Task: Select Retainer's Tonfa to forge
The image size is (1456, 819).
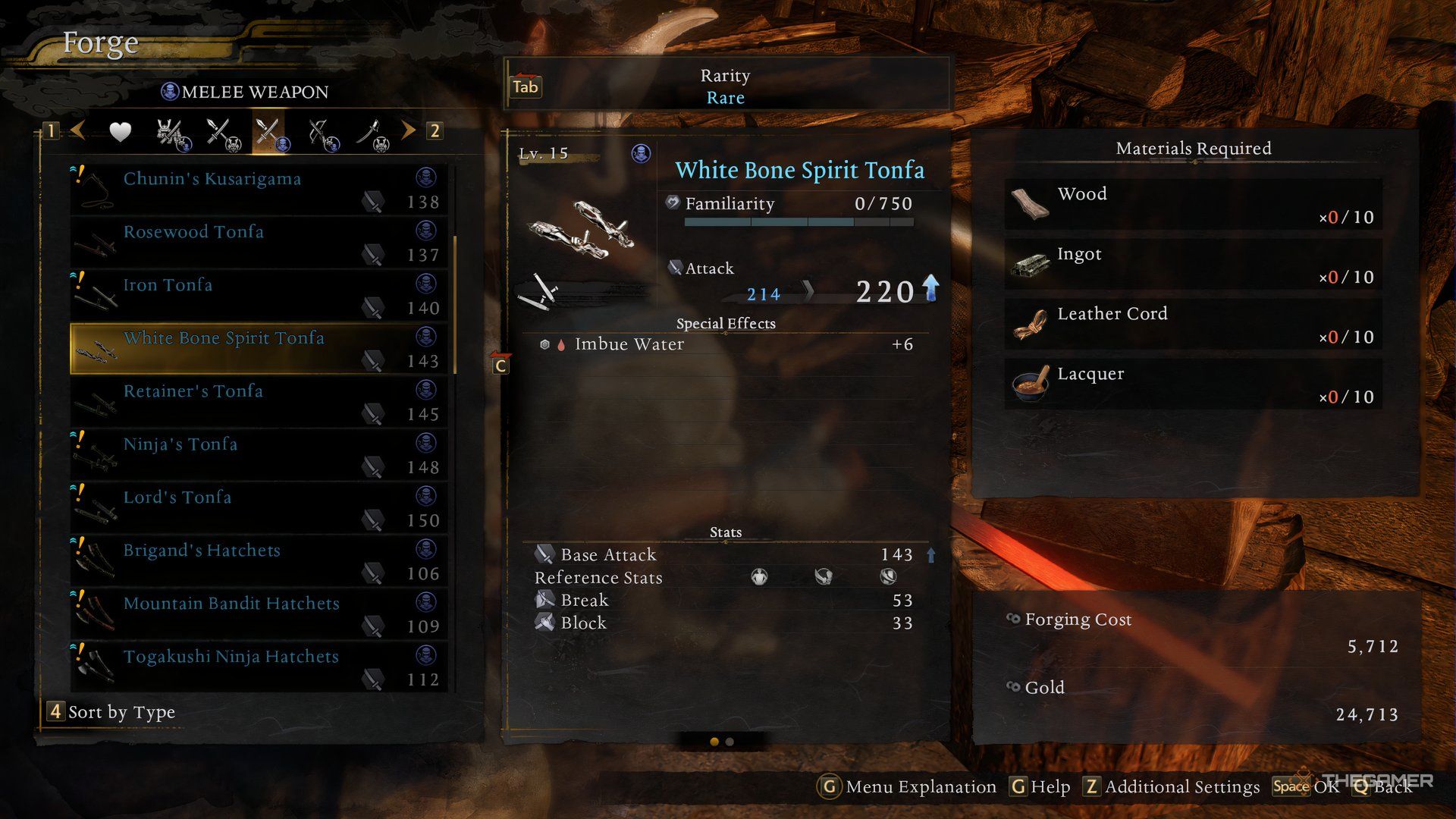Action: tap(258, 401)
